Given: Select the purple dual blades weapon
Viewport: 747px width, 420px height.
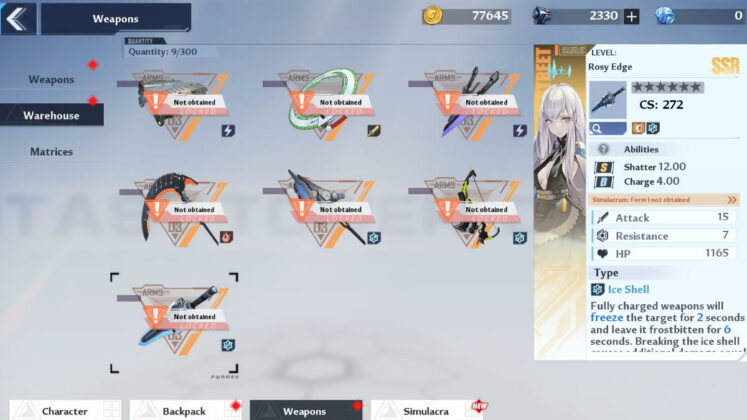Looking at the screenshot, I should (467, 103).
